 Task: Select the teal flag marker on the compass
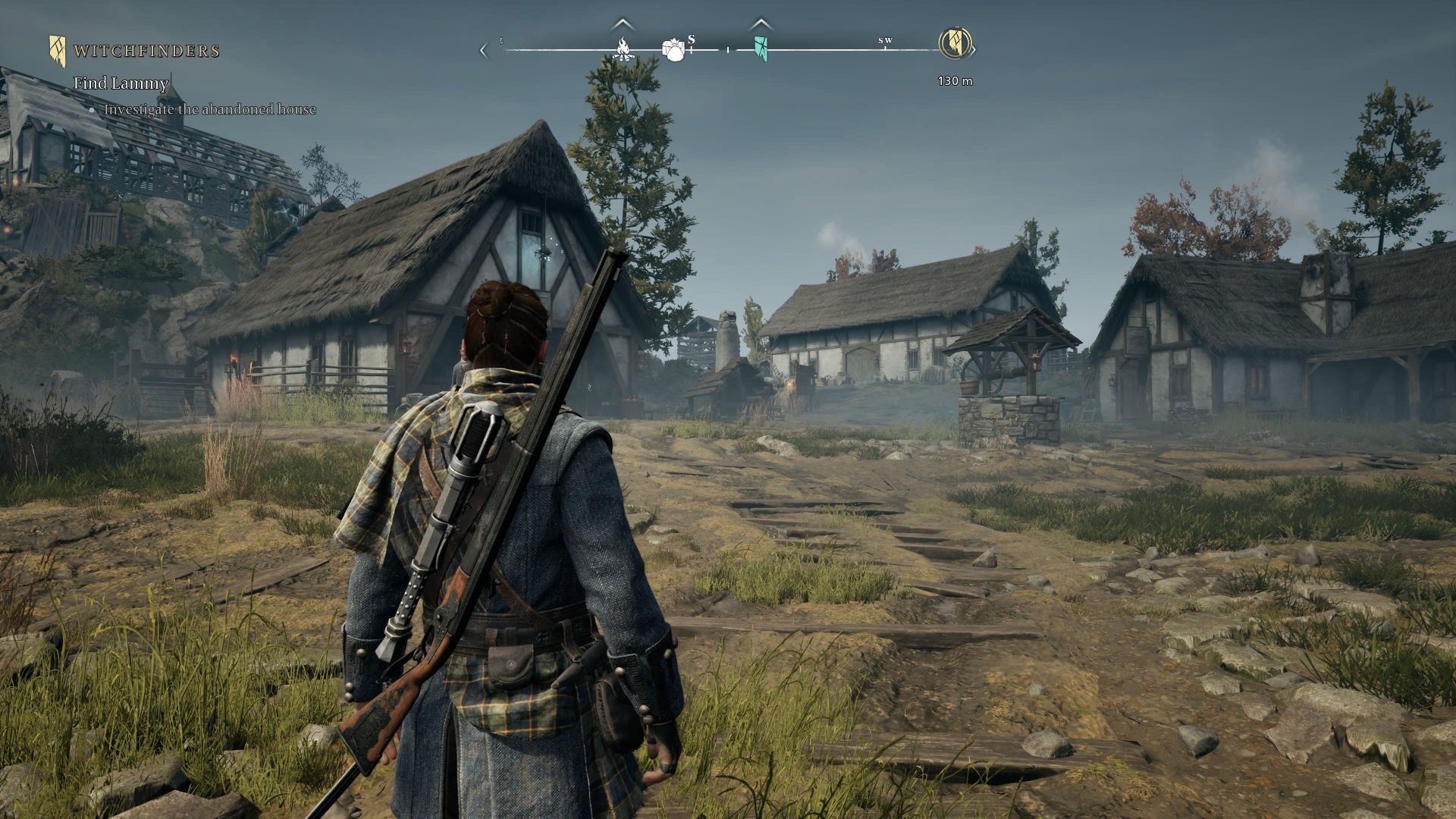click(x=761, y=49)
